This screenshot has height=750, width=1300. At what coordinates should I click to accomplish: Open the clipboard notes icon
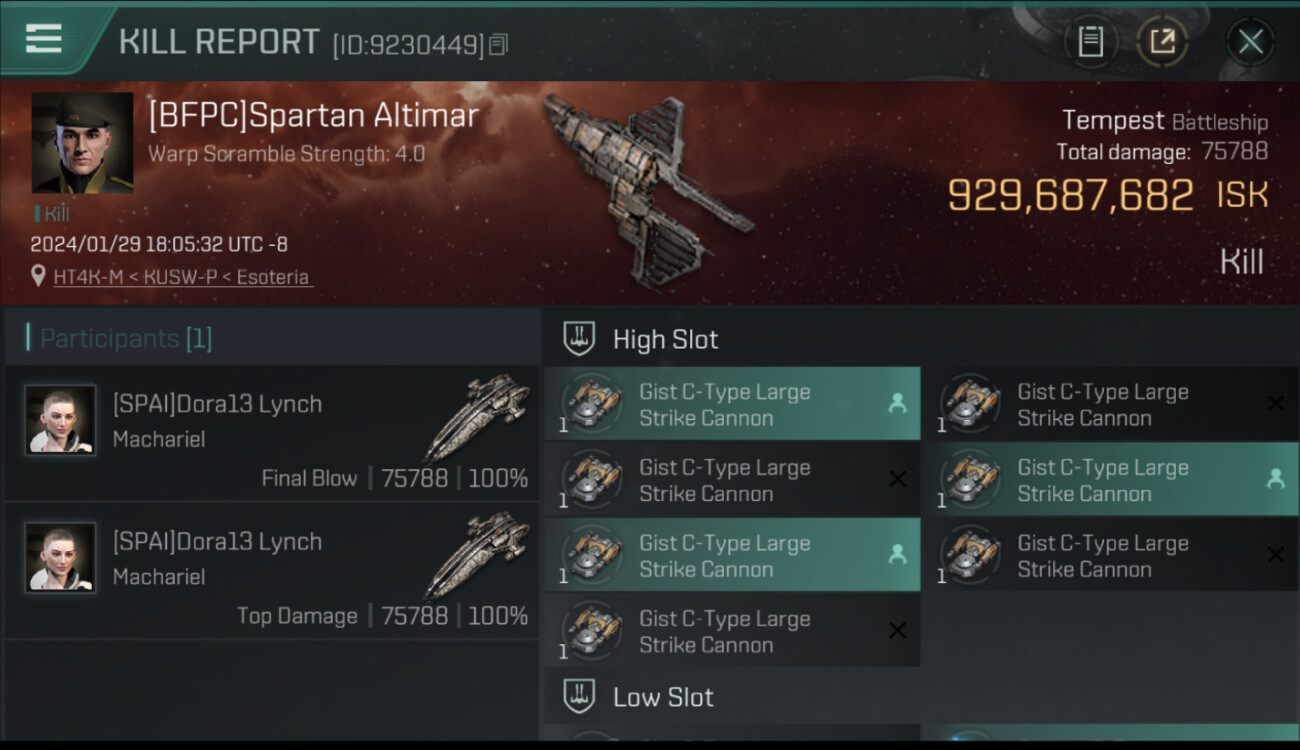[x=1090, y=42]
